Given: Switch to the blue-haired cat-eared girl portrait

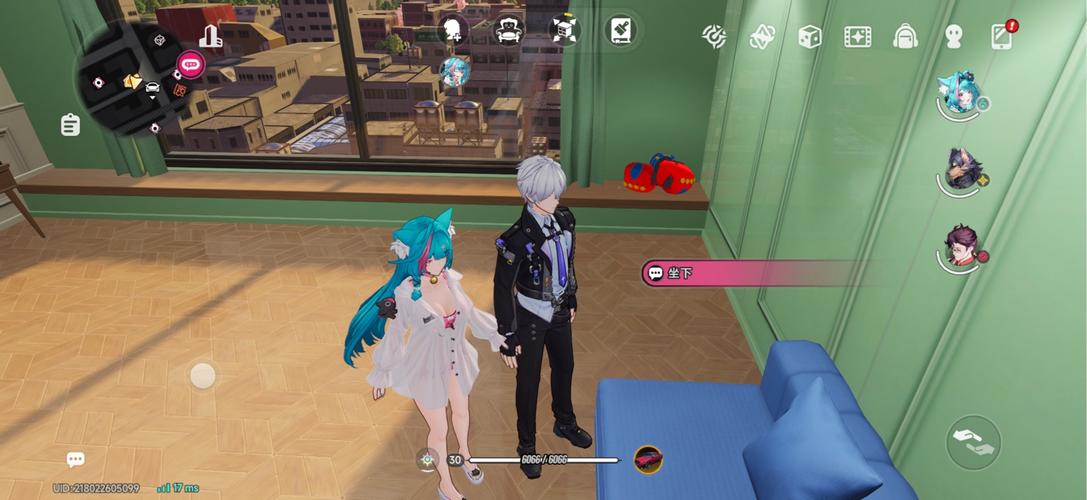Looking at the screenshot, I should click(958, 93).
